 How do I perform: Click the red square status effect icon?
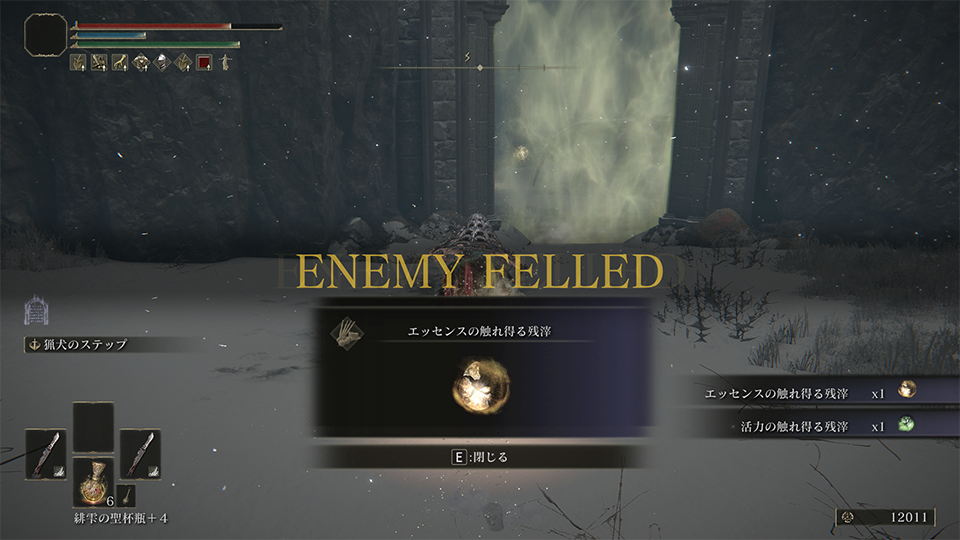(204, 62)
